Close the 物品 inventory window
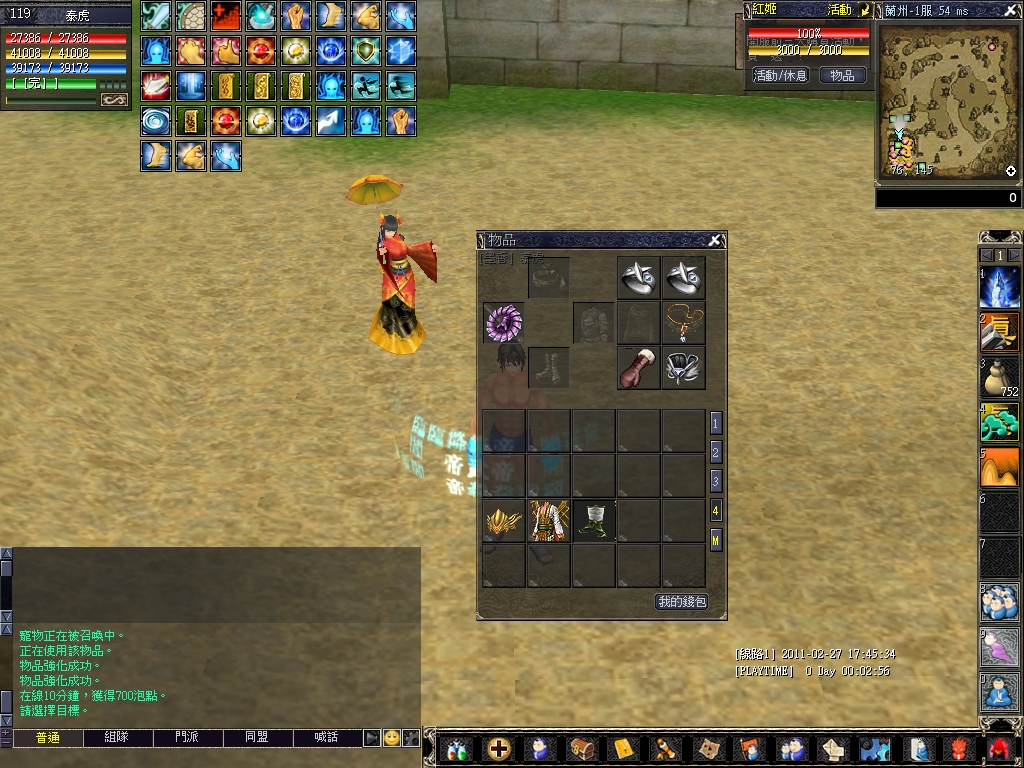Image resolution: width=1024 pixels, height=768 pixels. click(x=715, y=240)
